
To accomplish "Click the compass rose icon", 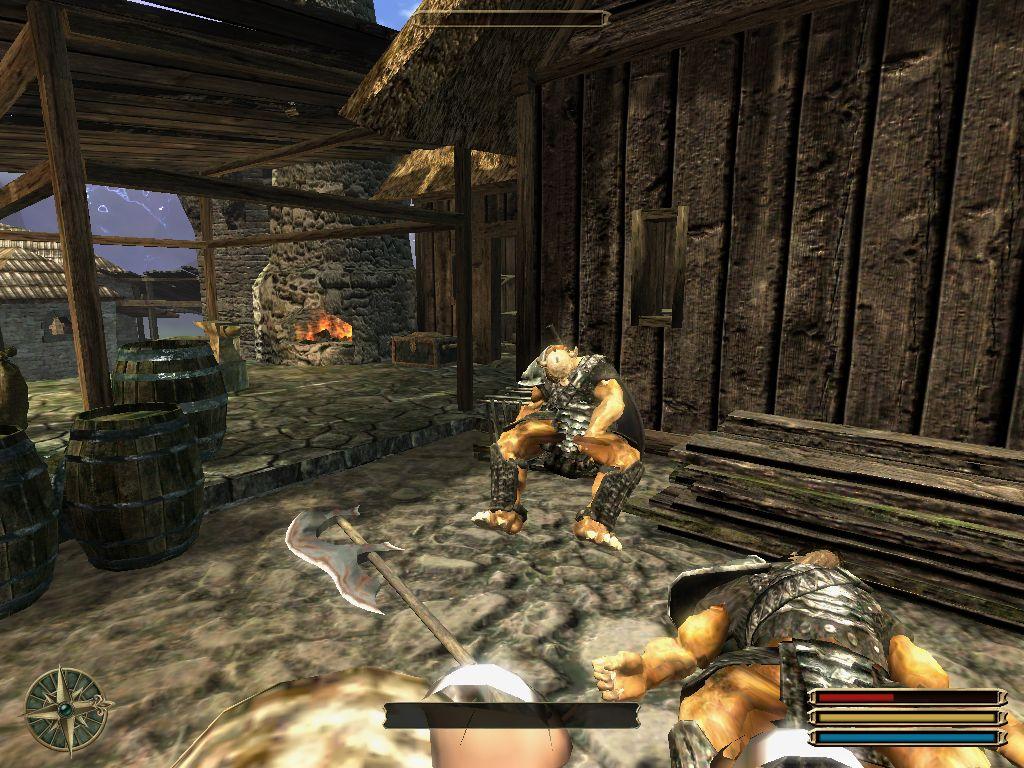I will [x=66, y=709].
